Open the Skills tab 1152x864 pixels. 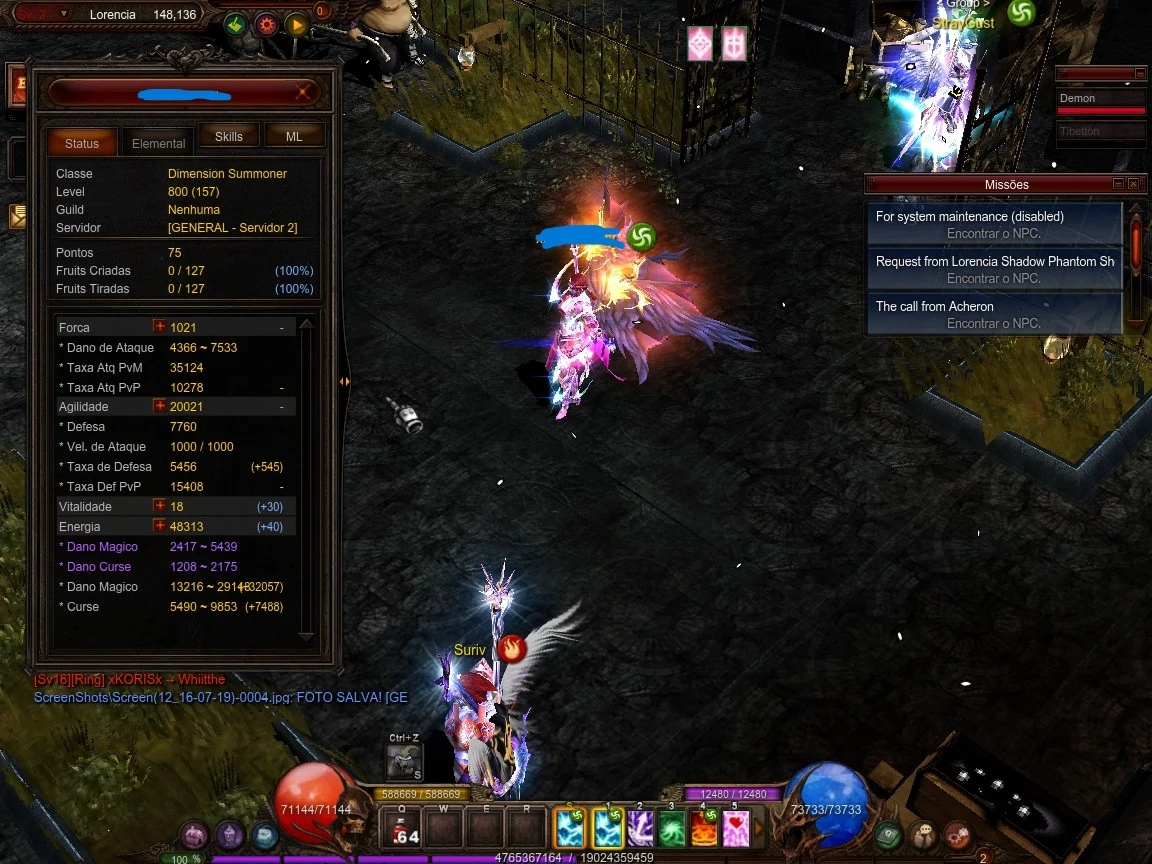229,136
